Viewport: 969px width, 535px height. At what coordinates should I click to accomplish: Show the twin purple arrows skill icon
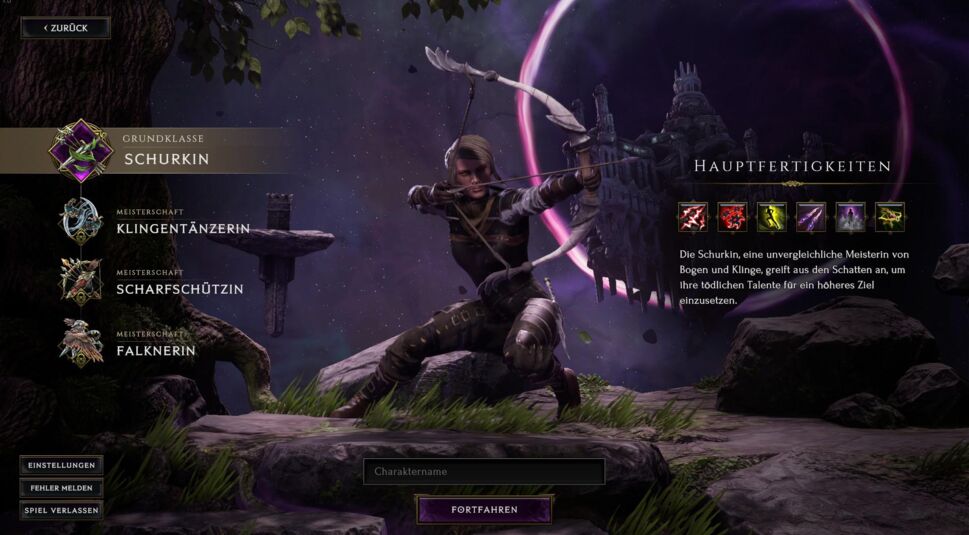pyautogui.click(x=810, y=217)
